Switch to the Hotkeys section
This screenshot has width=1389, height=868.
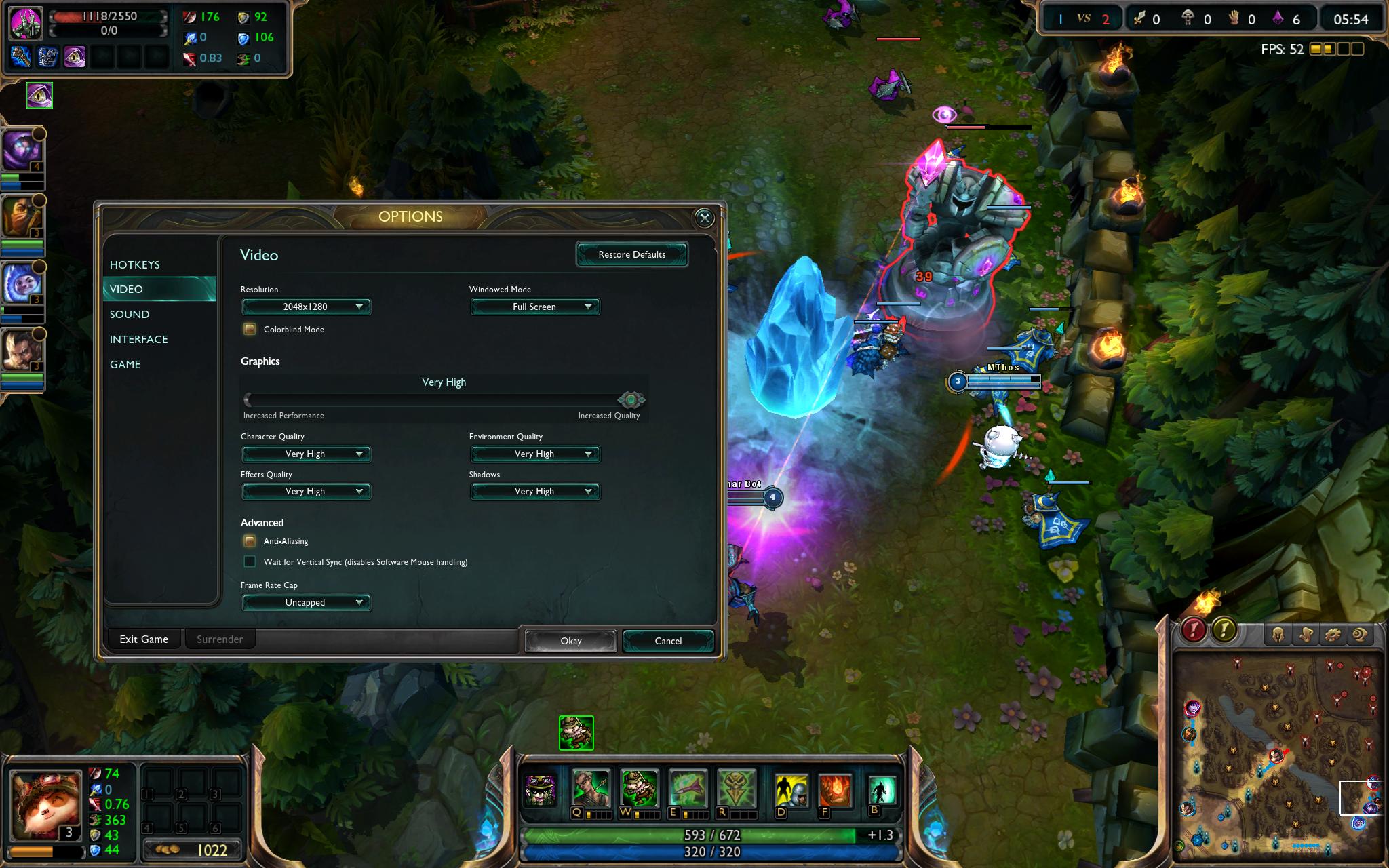pos(135,264)
